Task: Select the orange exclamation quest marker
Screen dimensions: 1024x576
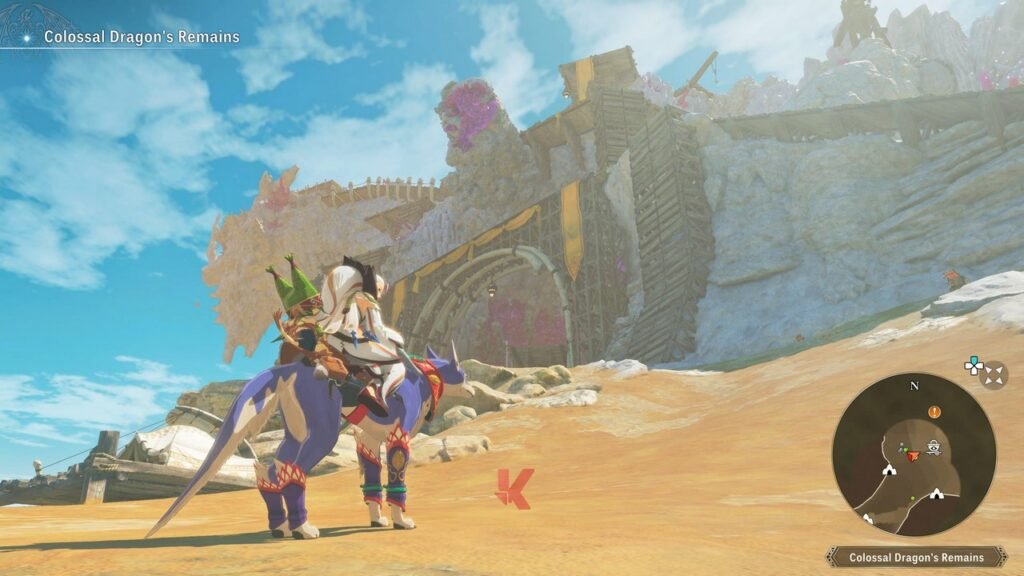Action: pyautogui.click(x=934, y=411)
